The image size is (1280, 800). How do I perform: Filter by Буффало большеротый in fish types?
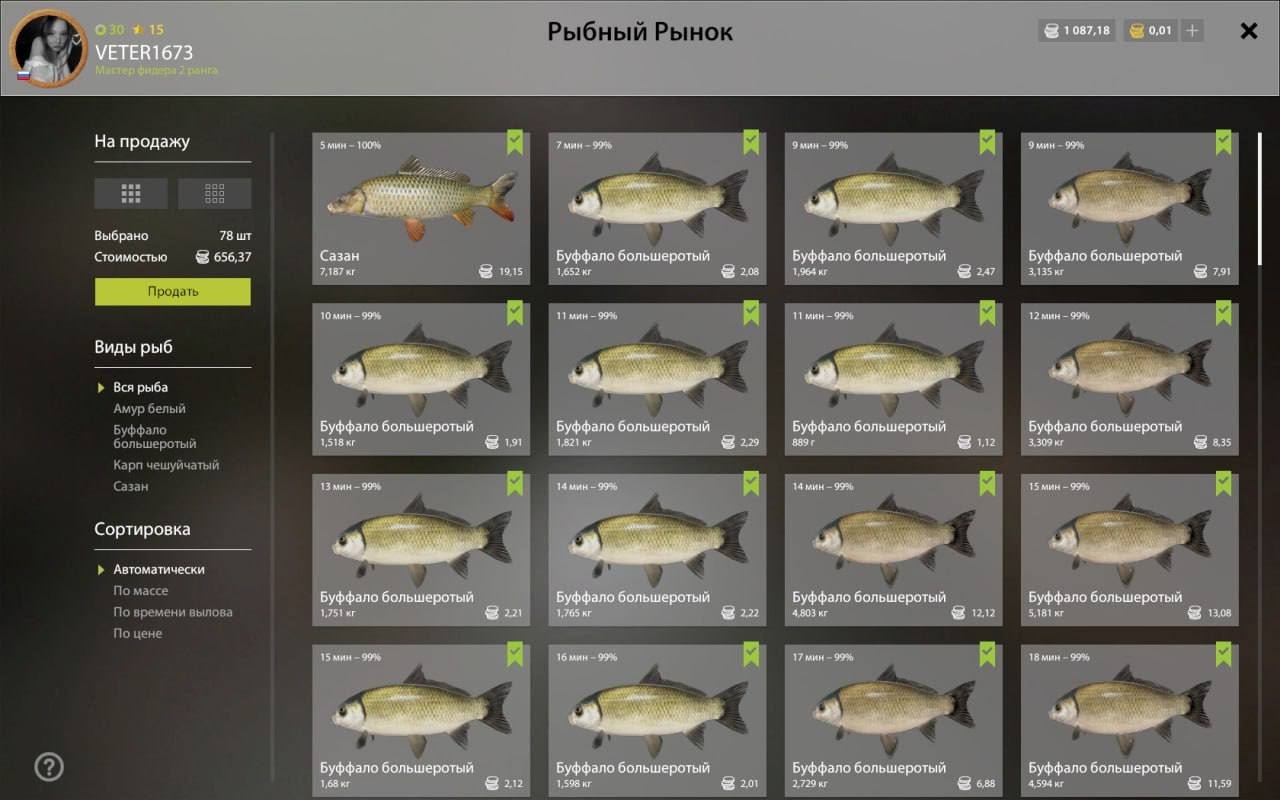pos(154,437)
